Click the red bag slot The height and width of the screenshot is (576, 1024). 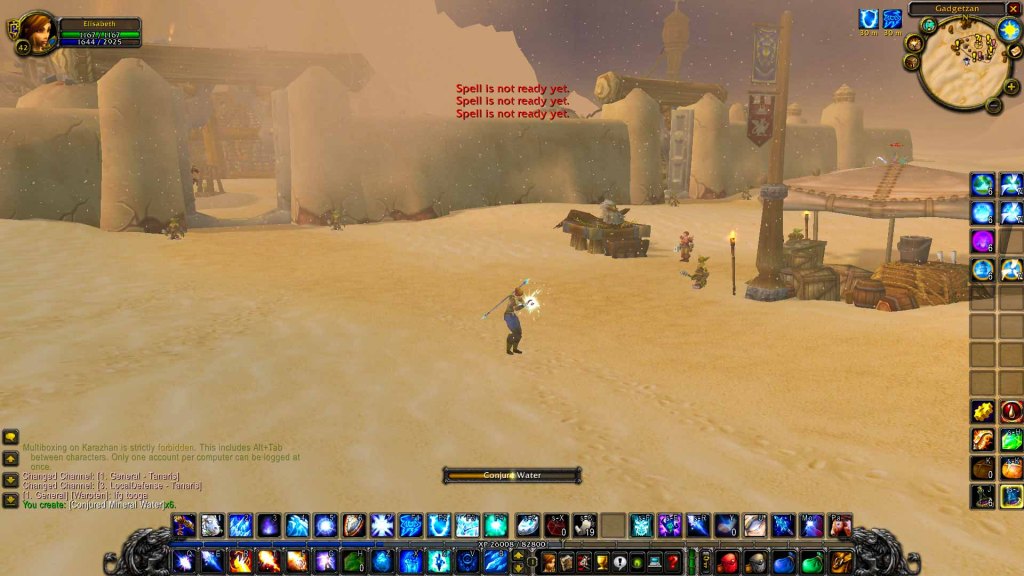727,562
